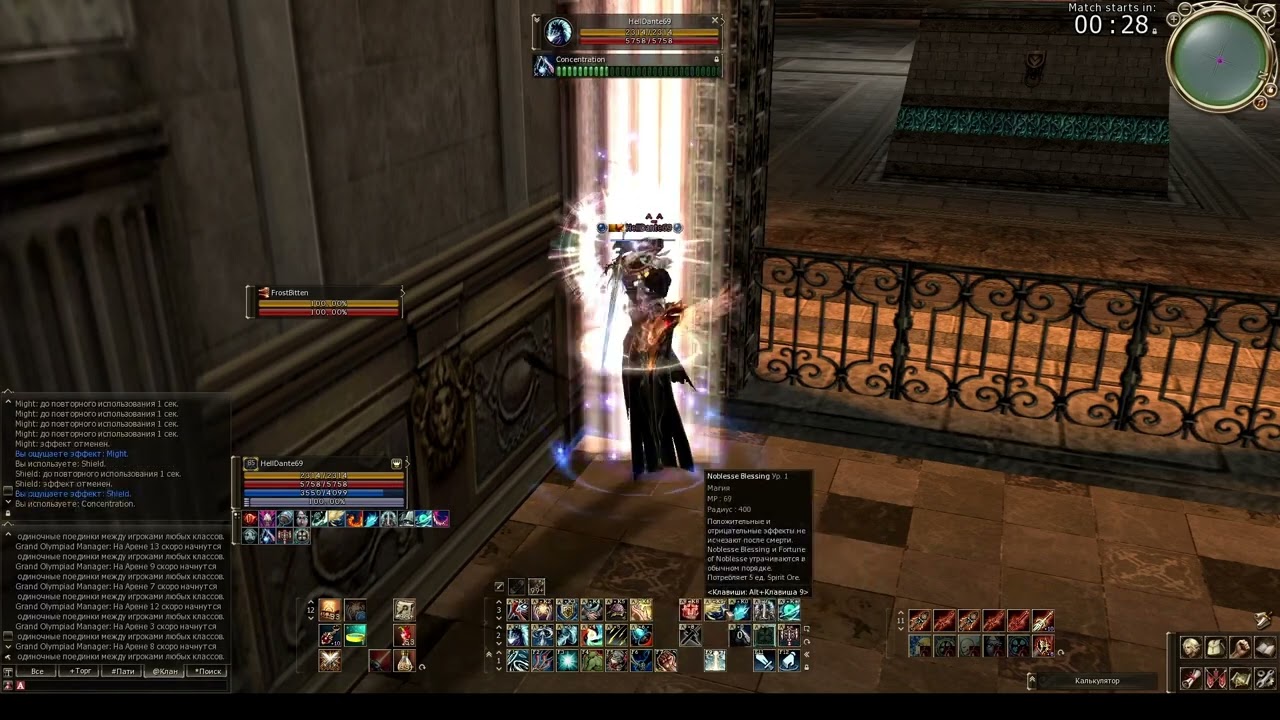Switch to the *Поиск chat tab
1280x720 pixels.
click(208, 671)
